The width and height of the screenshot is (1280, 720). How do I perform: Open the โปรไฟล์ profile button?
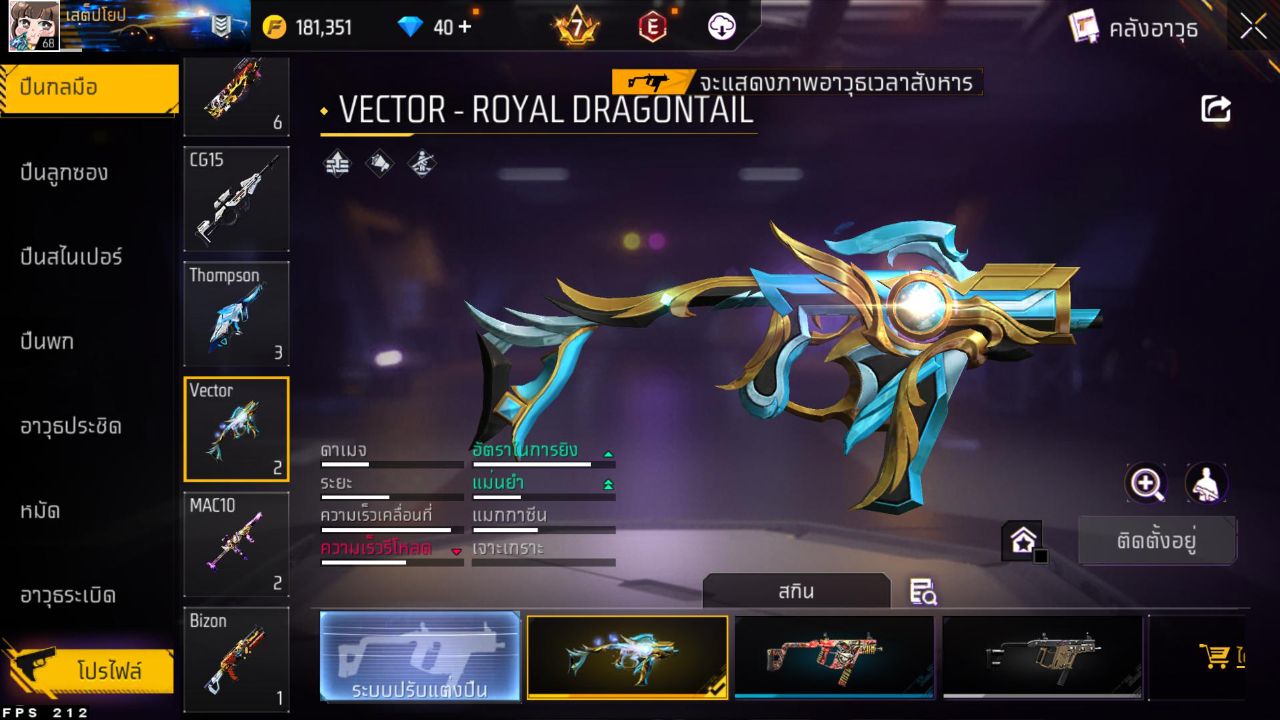(x=108, y=671)
